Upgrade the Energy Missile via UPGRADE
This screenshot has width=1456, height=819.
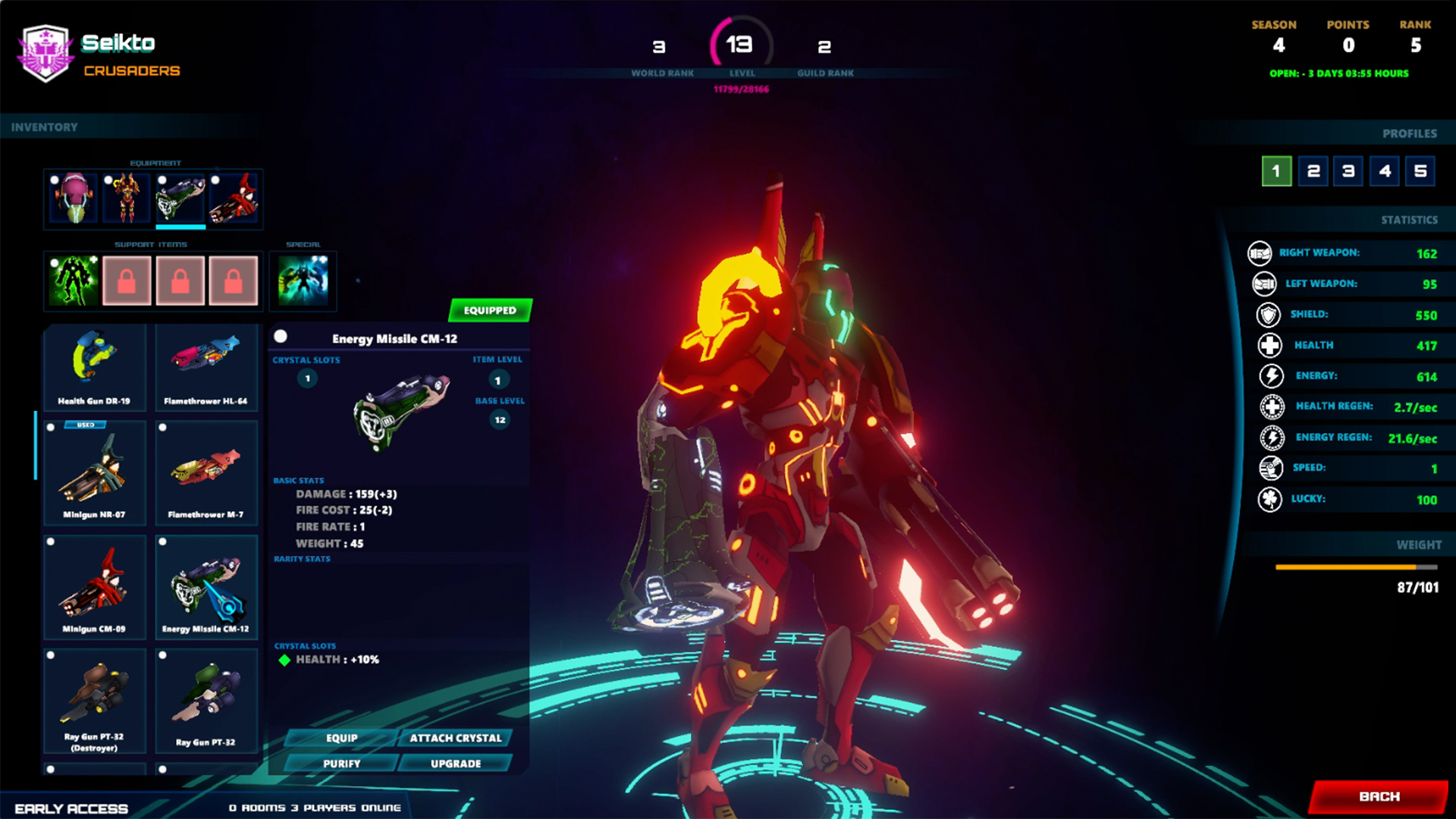(x=455, y=764)
